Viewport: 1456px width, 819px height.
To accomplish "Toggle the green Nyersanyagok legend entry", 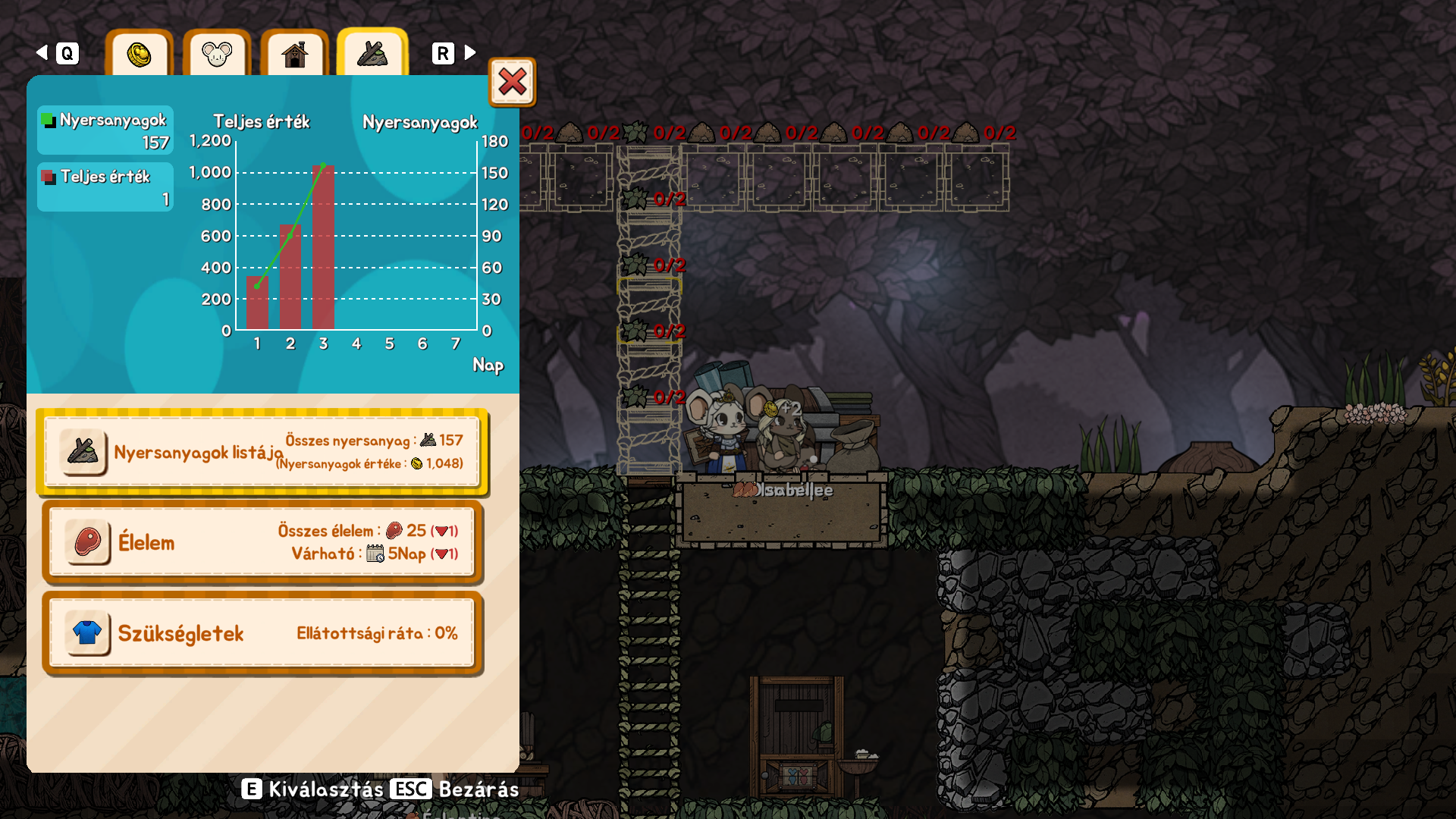I will (x=105, y=130).
